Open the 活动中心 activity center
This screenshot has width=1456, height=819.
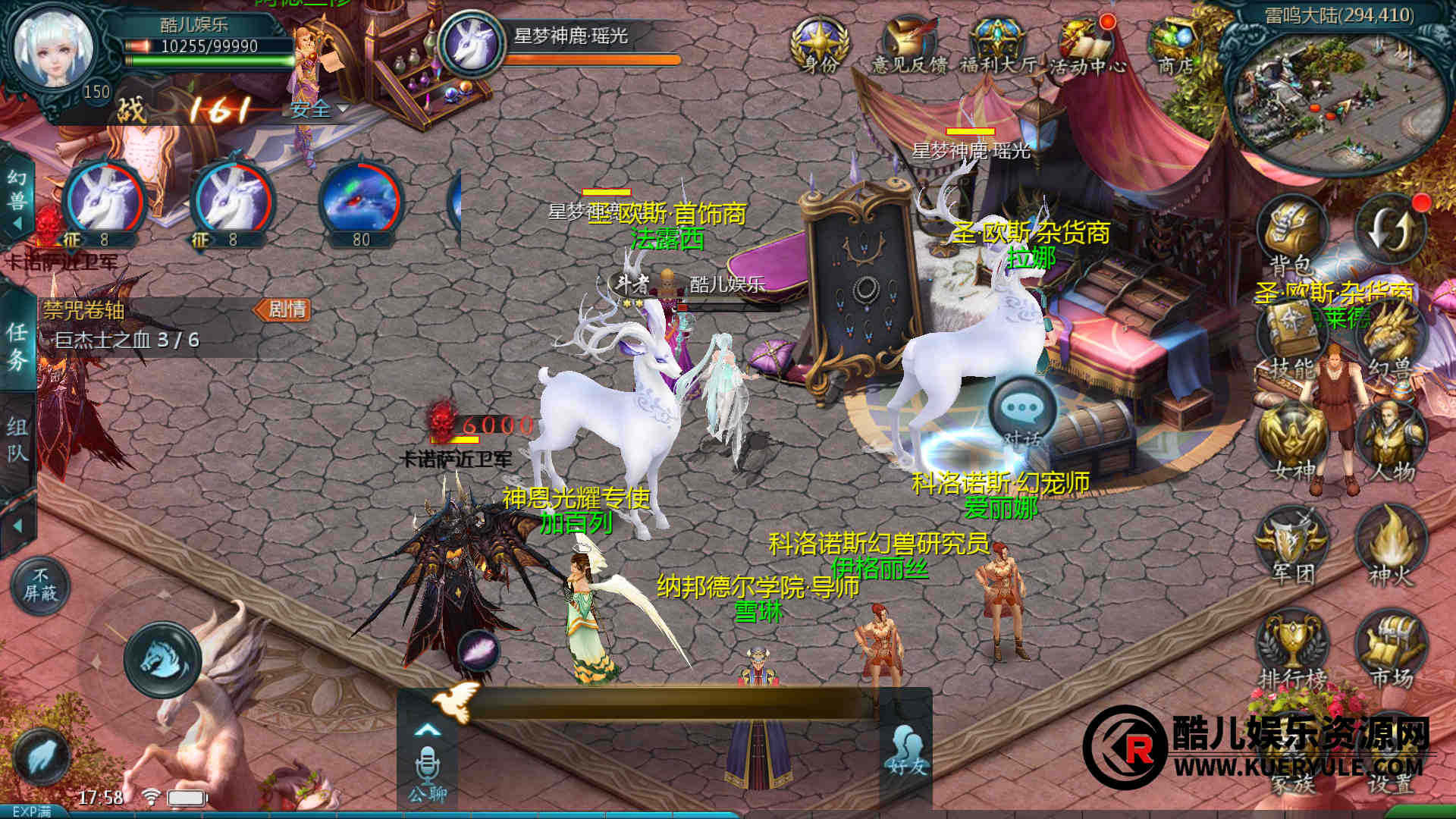[x=1087, y=44]
